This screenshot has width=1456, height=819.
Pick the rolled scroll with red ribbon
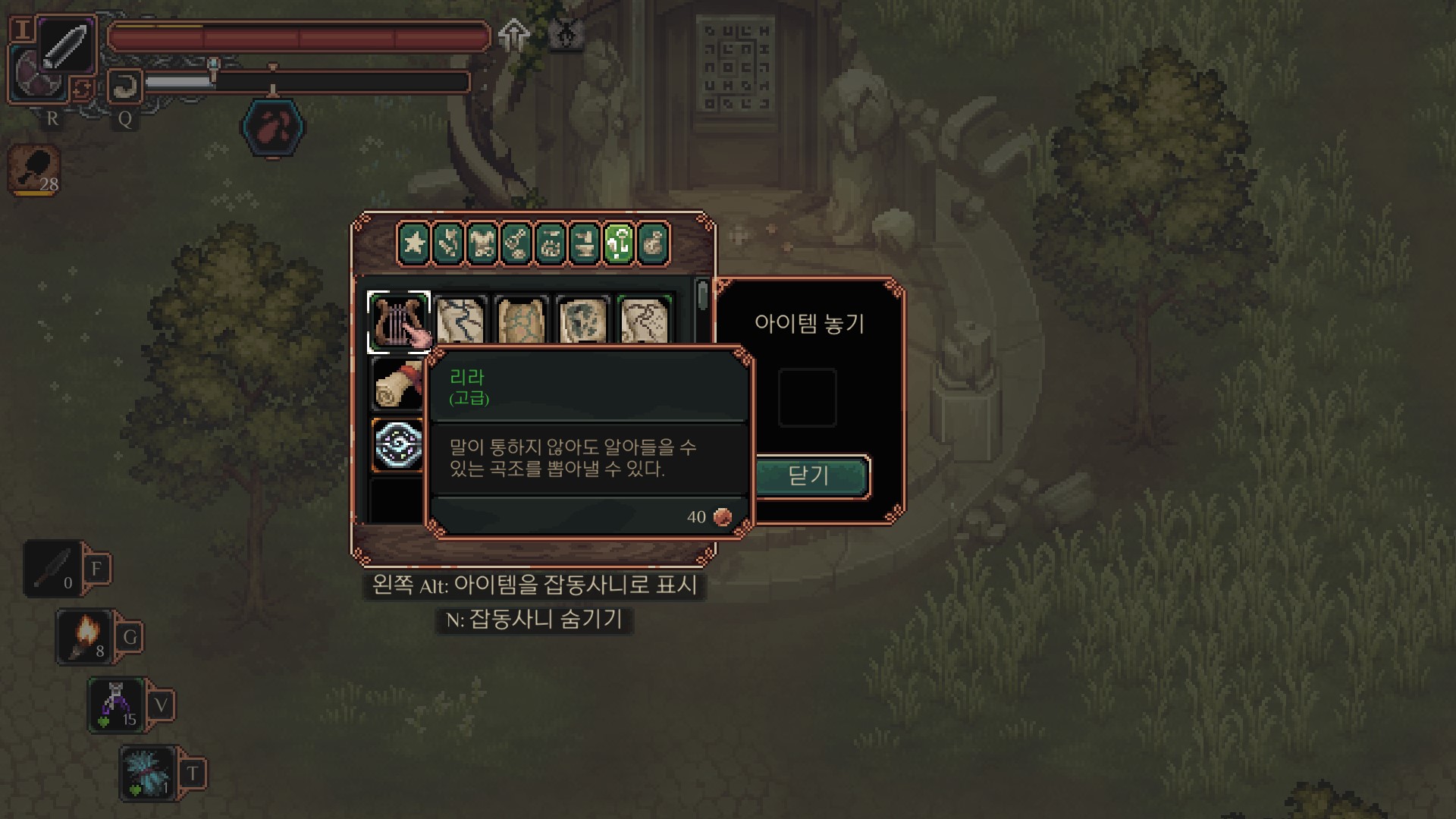(x=397, y=384)
